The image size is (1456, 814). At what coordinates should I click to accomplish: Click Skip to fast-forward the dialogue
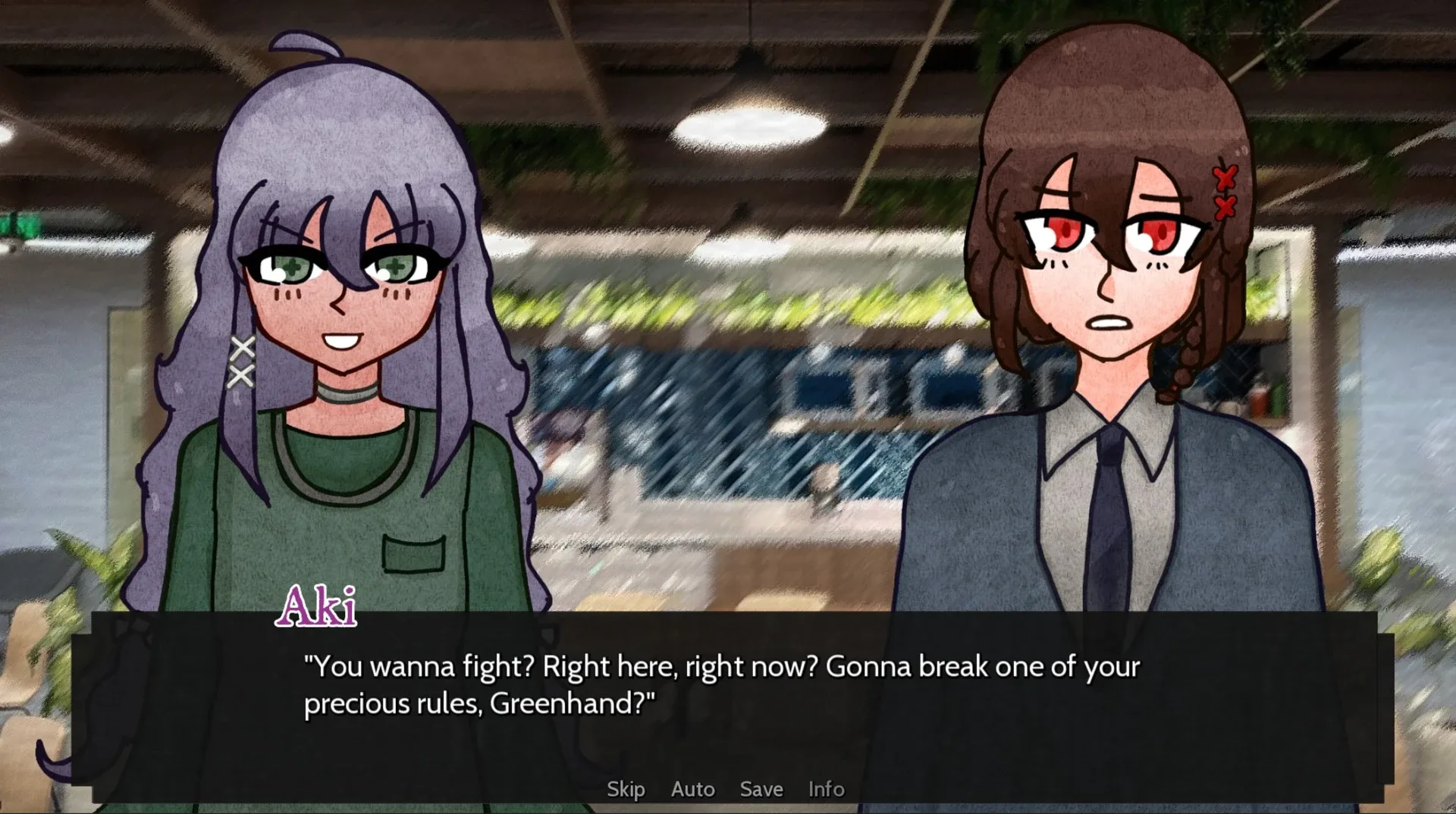pos(626,789)
